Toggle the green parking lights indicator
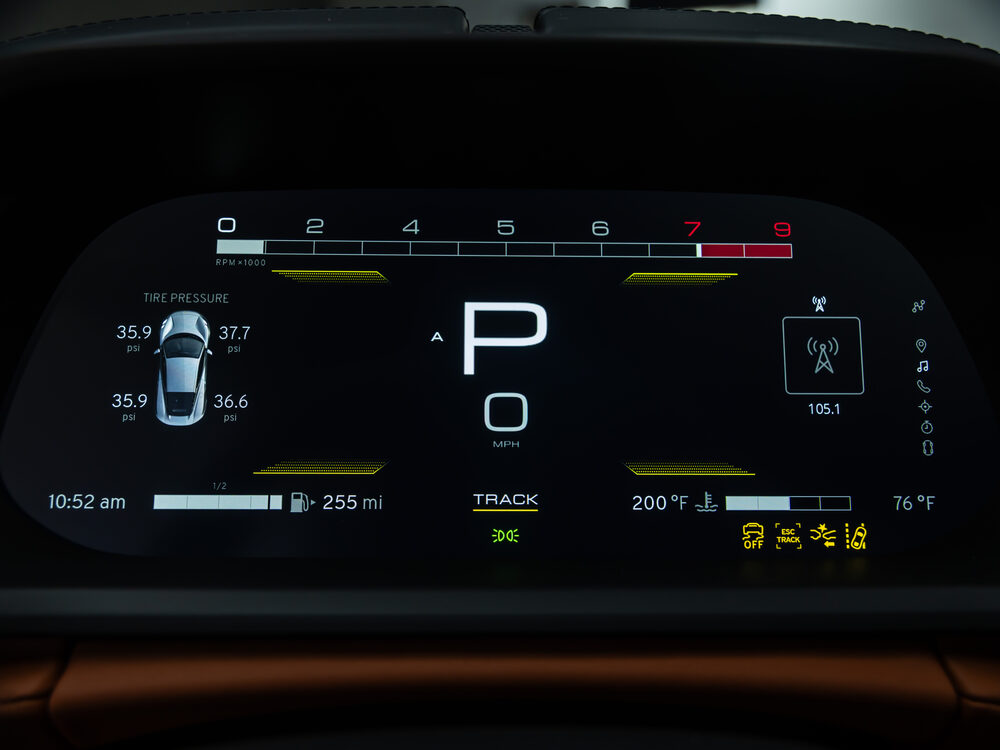The height and width of the screenshot is (750, 1000). (x=505, y=536)
